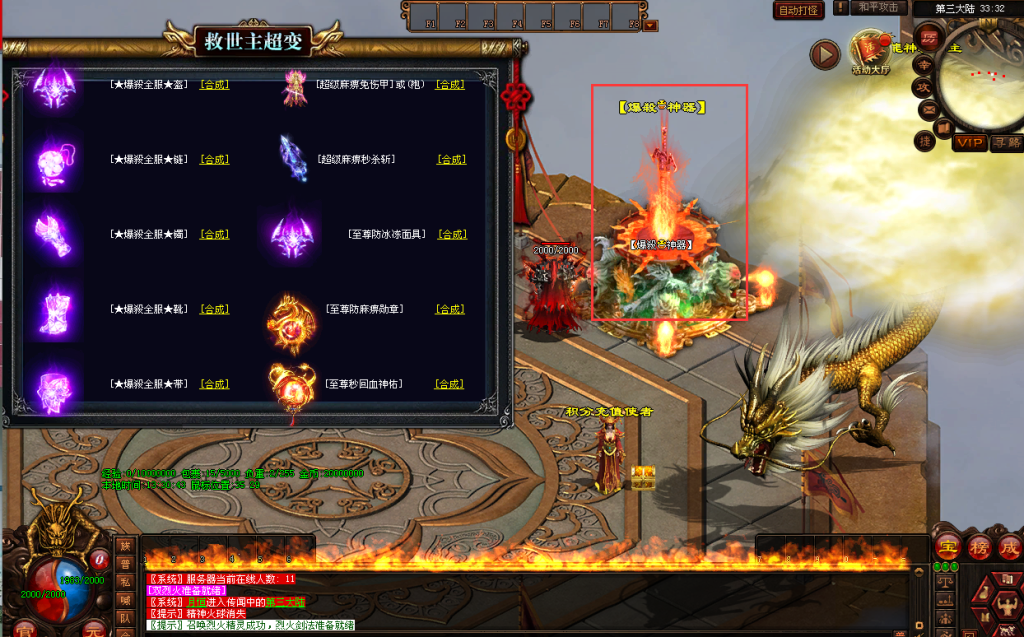The image size is (1024, 637).
Task: Click 合成 for 超级麻痹秒杀斩
Action: (451, 159)
